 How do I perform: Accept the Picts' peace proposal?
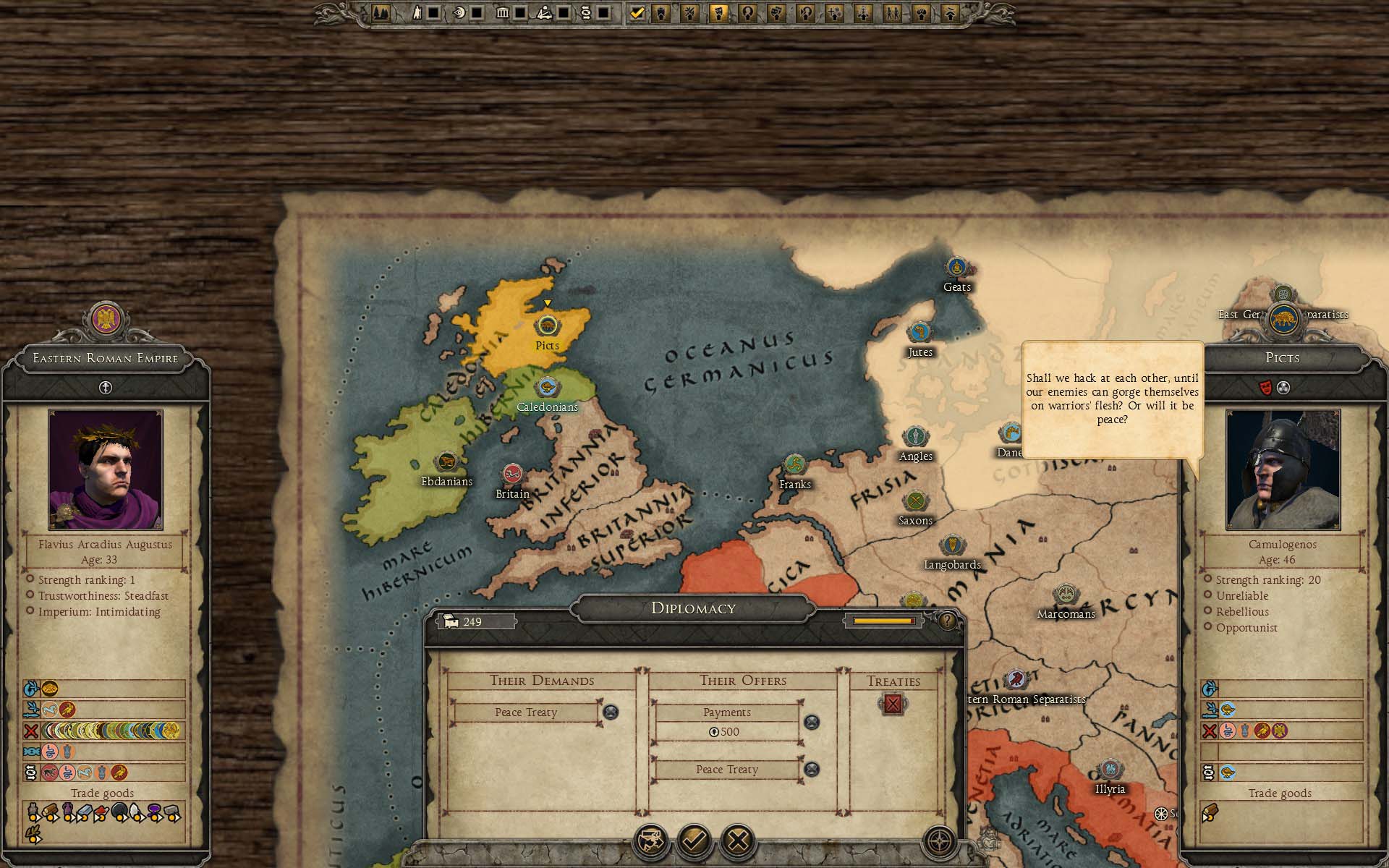click(694, 841)
